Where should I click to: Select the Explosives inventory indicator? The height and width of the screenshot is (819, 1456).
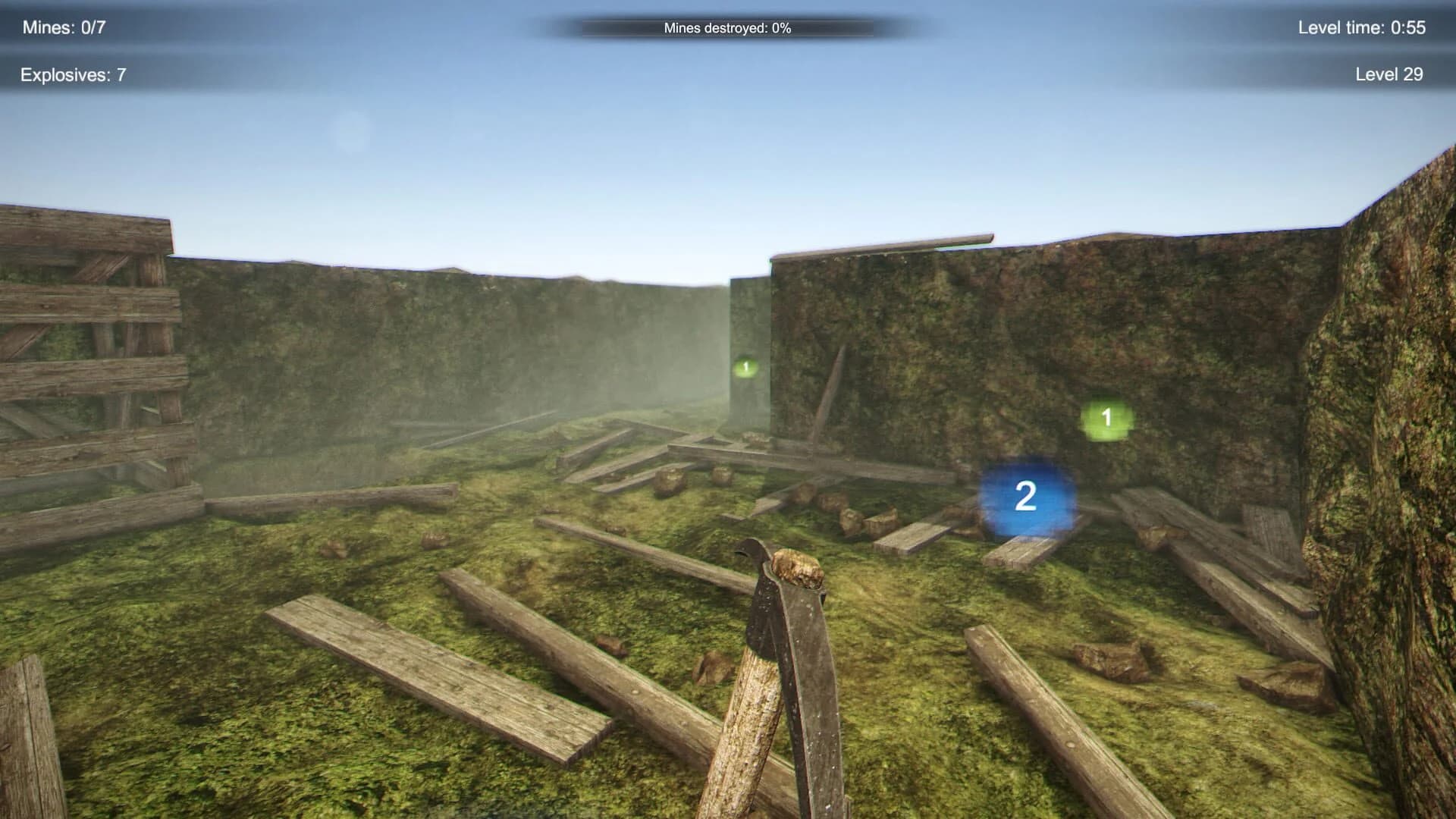pyautogui.click(x=74, y=74)
